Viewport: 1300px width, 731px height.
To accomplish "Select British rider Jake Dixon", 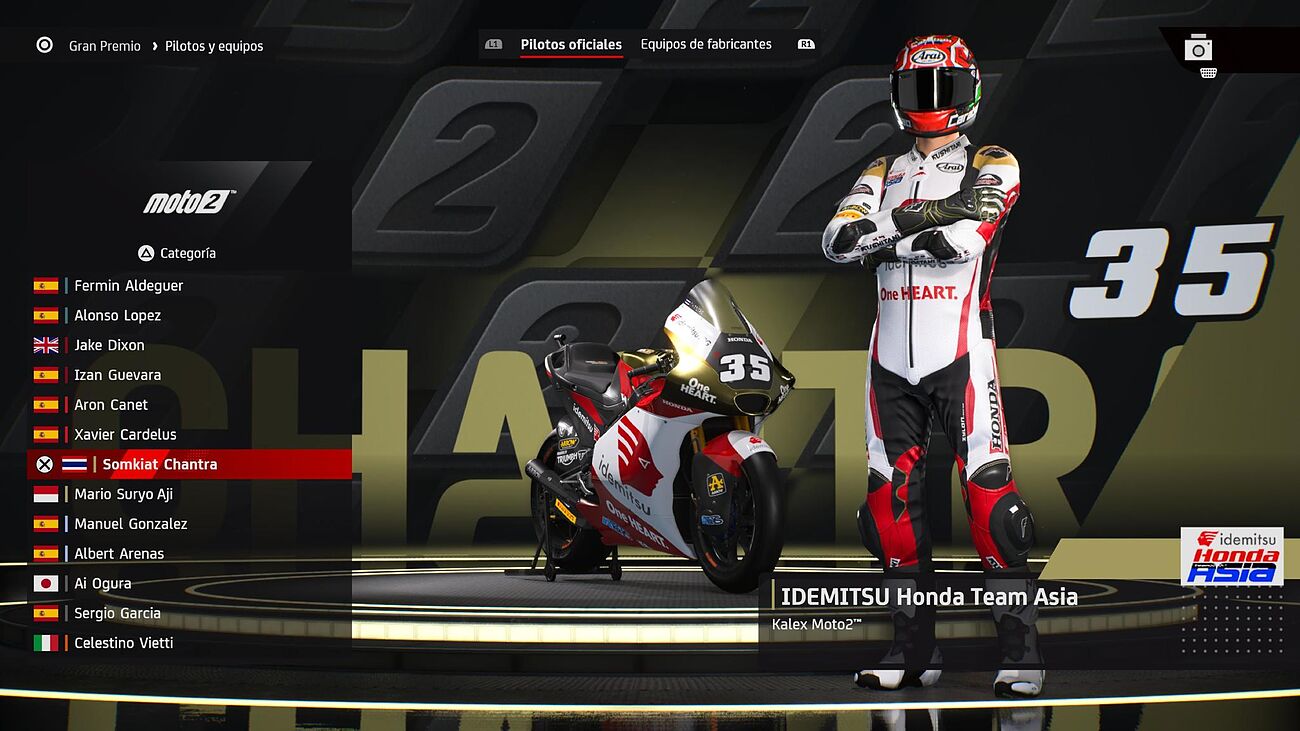I will pos(109,346).
